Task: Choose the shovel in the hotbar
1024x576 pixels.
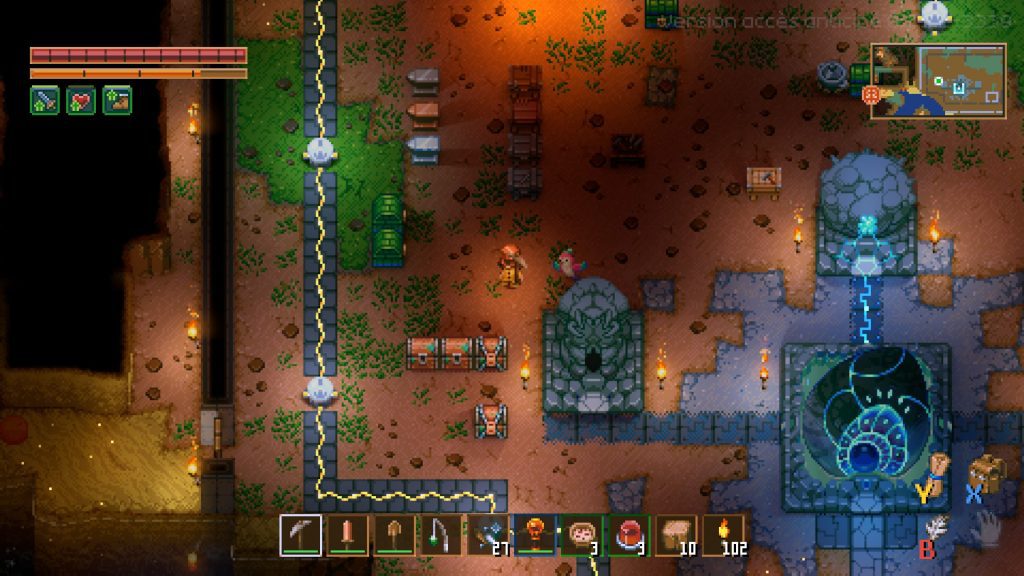Action: click(394, 535)
